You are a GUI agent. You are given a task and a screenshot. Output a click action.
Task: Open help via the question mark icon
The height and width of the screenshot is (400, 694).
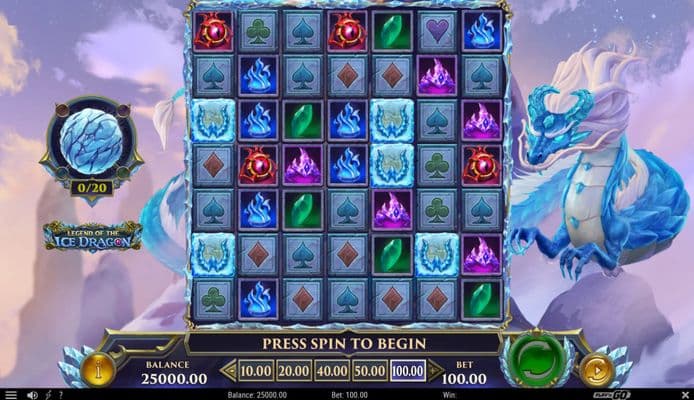pos(62,394)
